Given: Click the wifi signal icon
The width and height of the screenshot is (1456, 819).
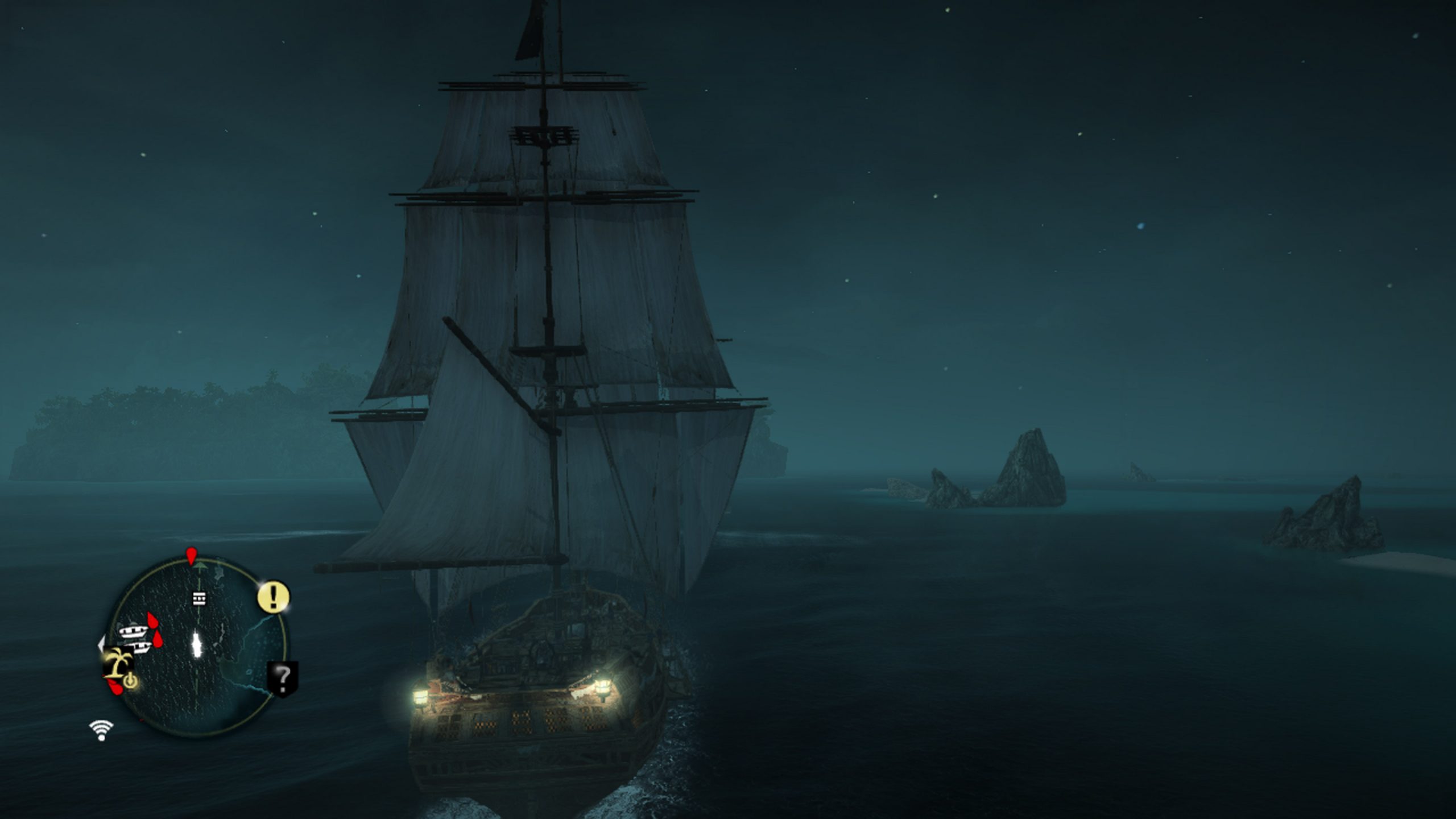Looking at the screenshot, I should [x=101, y=730].
